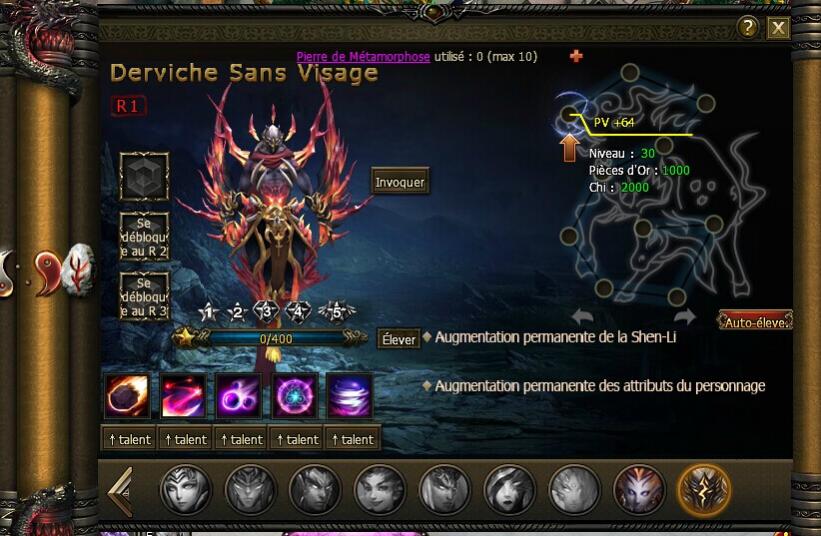Show the next constellation page
This screenshot has height=536, width=821.
684,317
